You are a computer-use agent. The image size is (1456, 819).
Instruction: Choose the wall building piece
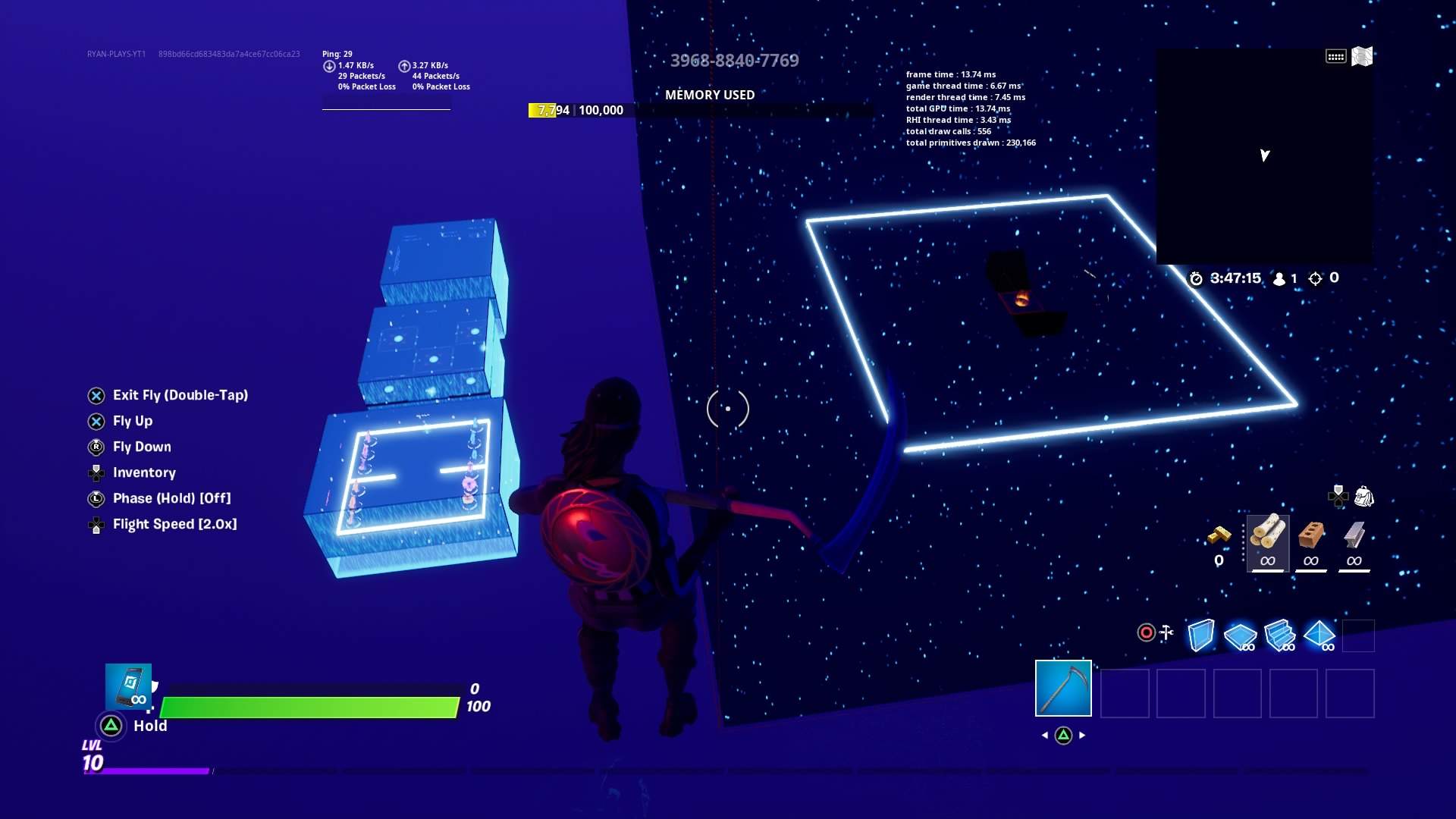tap(1201, 635)
